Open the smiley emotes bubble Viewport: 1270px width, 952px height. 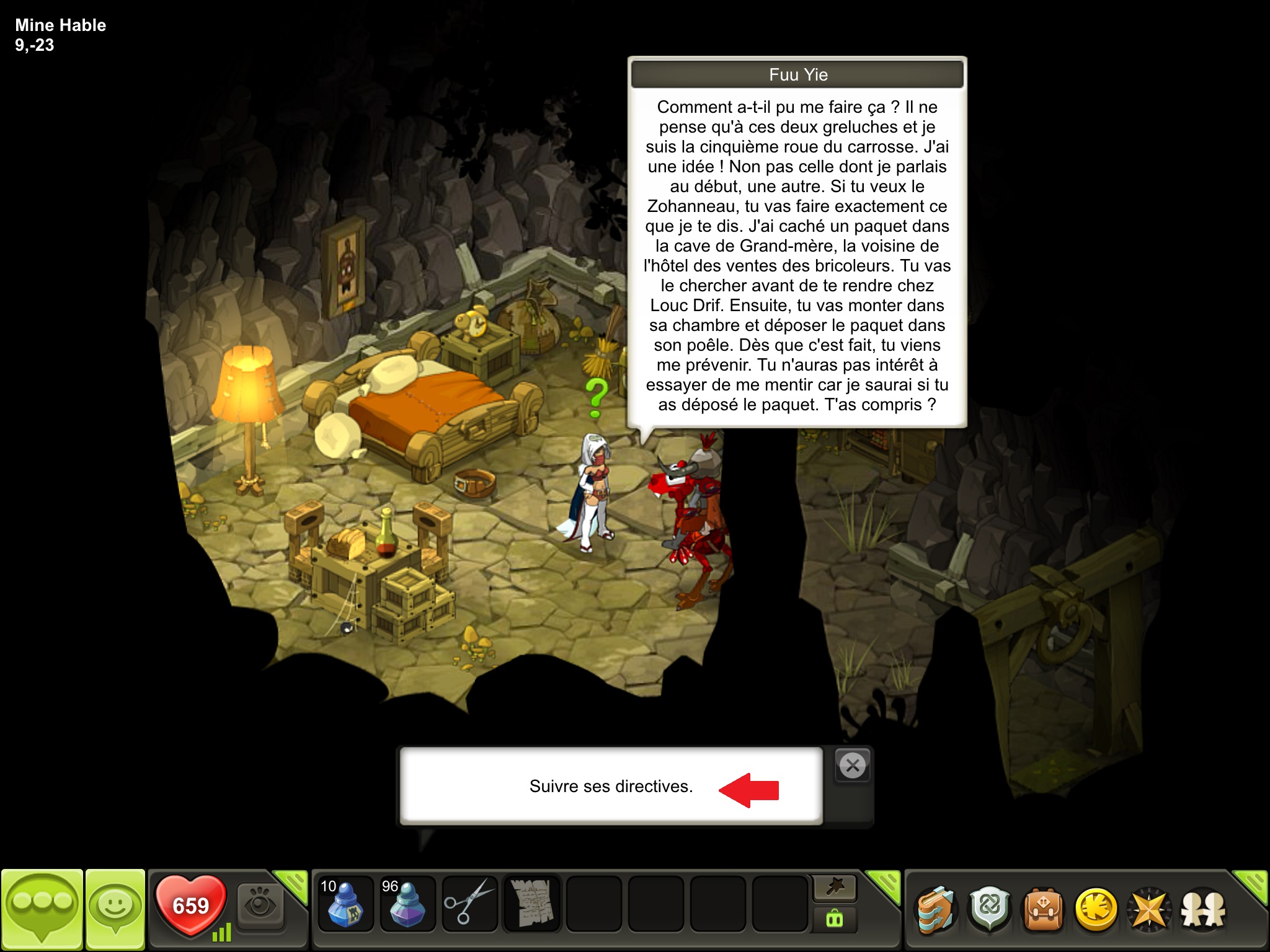115,908
